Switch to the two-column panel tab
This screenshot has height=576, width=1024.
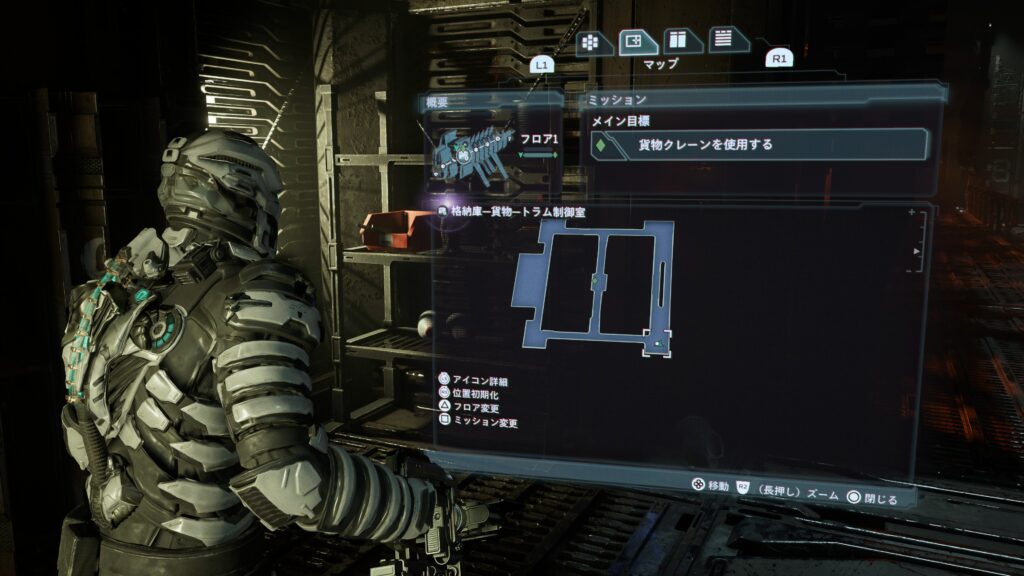point(681,40)
